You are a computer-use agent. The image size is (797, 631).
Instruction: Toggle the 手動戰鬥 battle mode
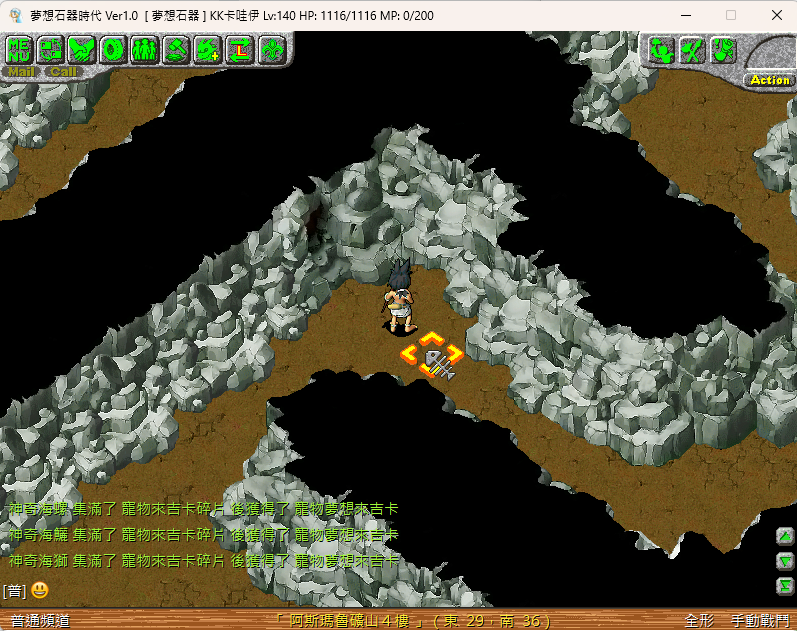(x=759, y=620)
